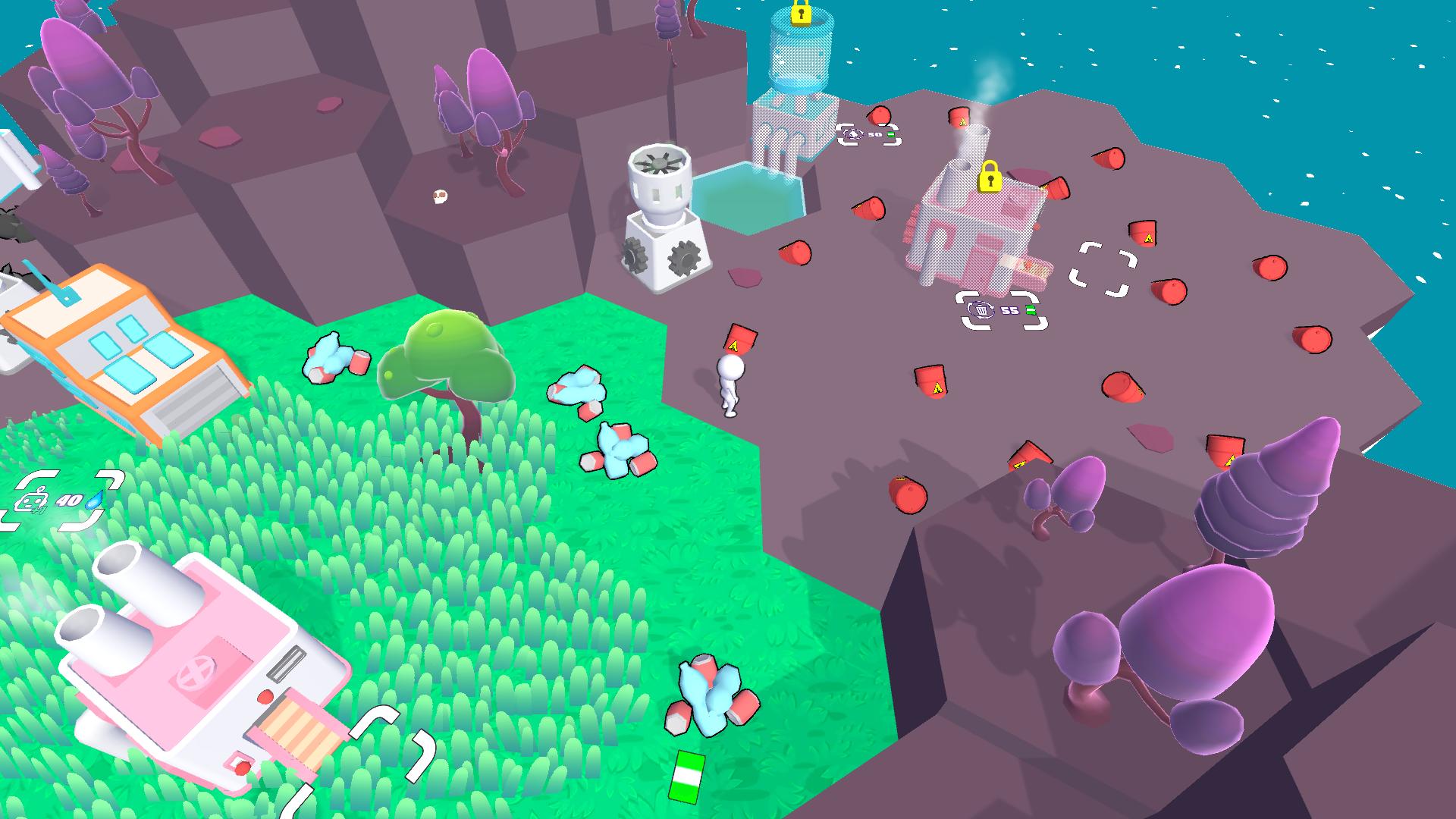Click the water droplet next to the 40
The width and height of the screenshot is (1456, 819).
tap(94, 501)
